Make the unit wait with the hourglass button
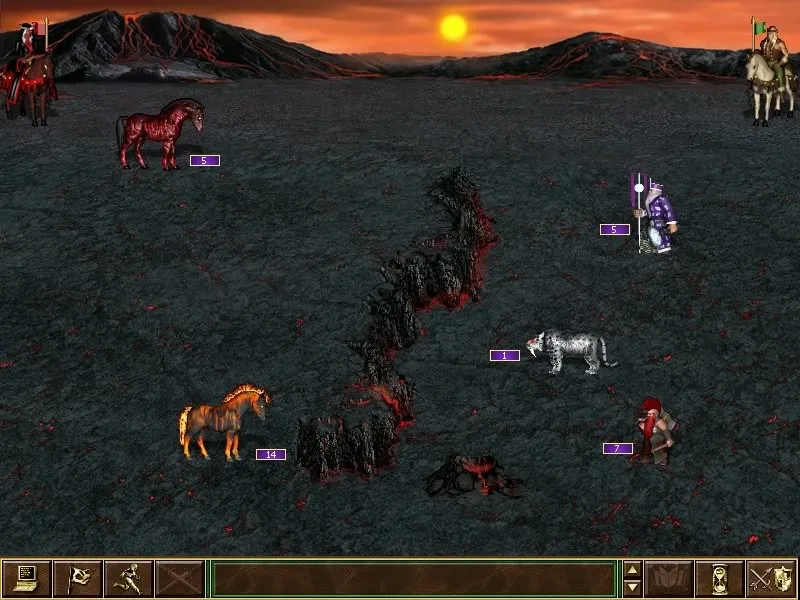800x600 pixels. [x=720, y=578]
